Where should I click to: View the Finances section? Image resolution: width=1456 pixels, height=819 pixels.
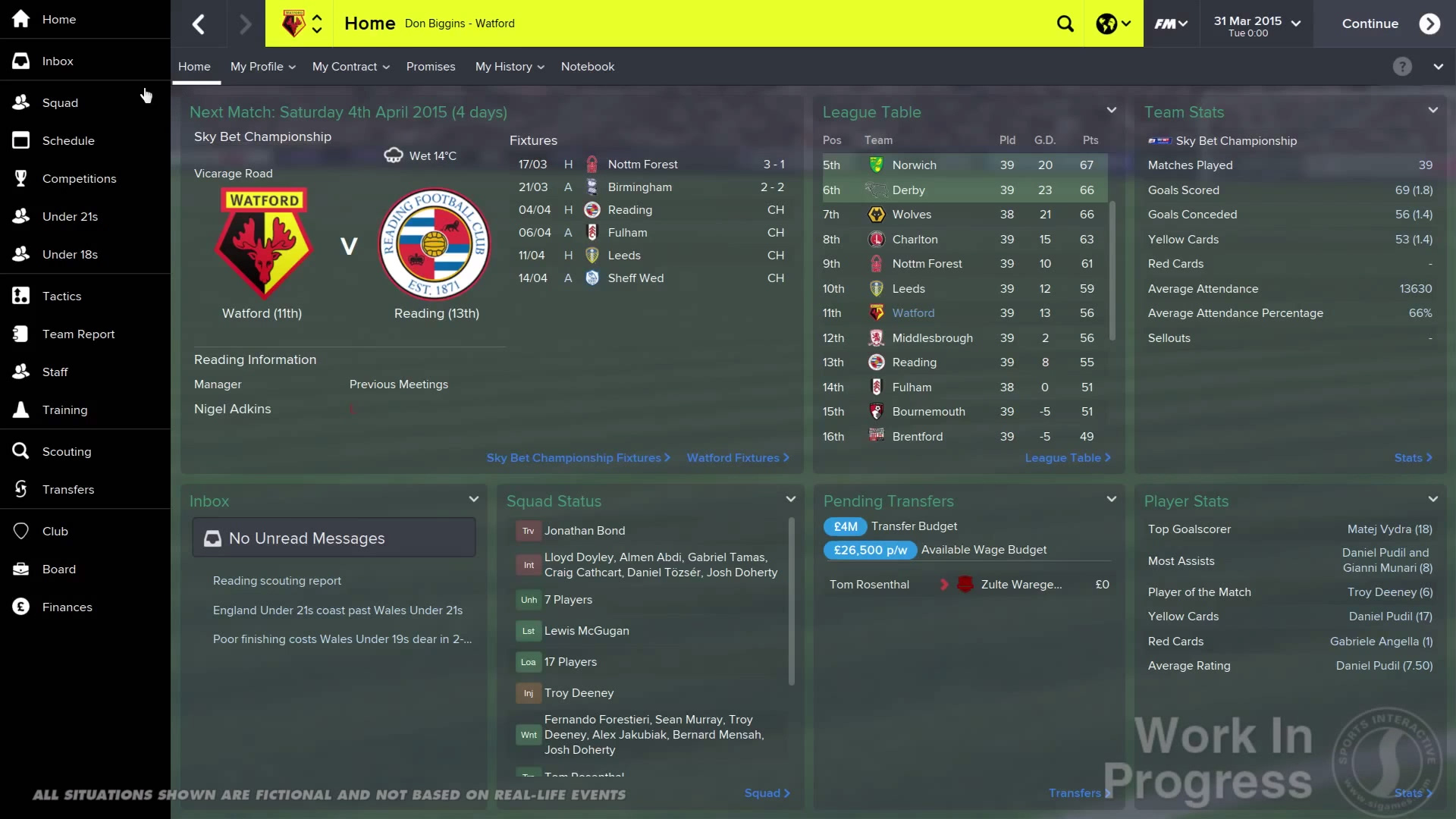pyautogui.click(x=67, y=607)
